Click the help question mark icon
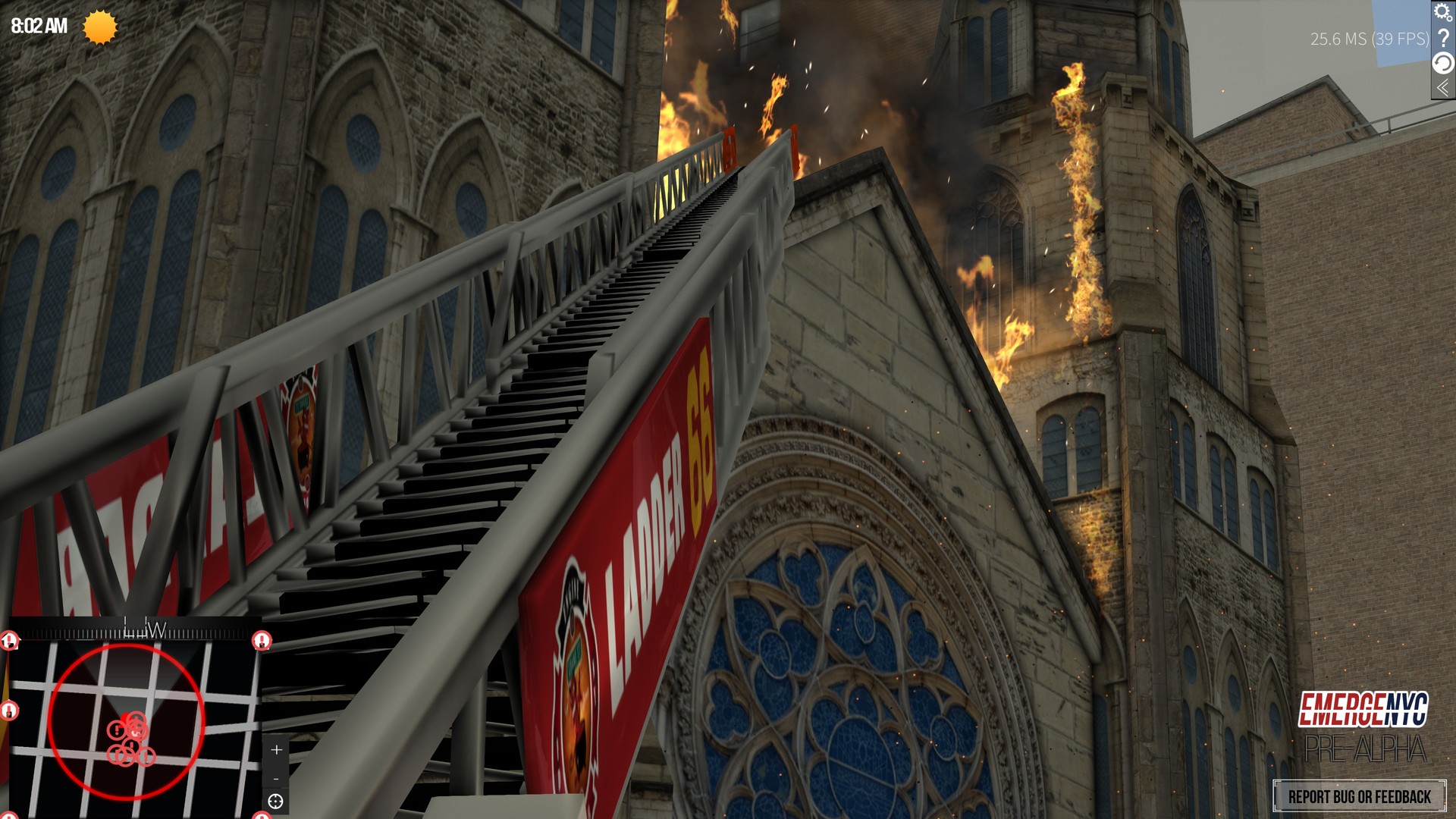Viewport: 1456px width, 819px height. pyautogui.click(x=1442, y=38)
